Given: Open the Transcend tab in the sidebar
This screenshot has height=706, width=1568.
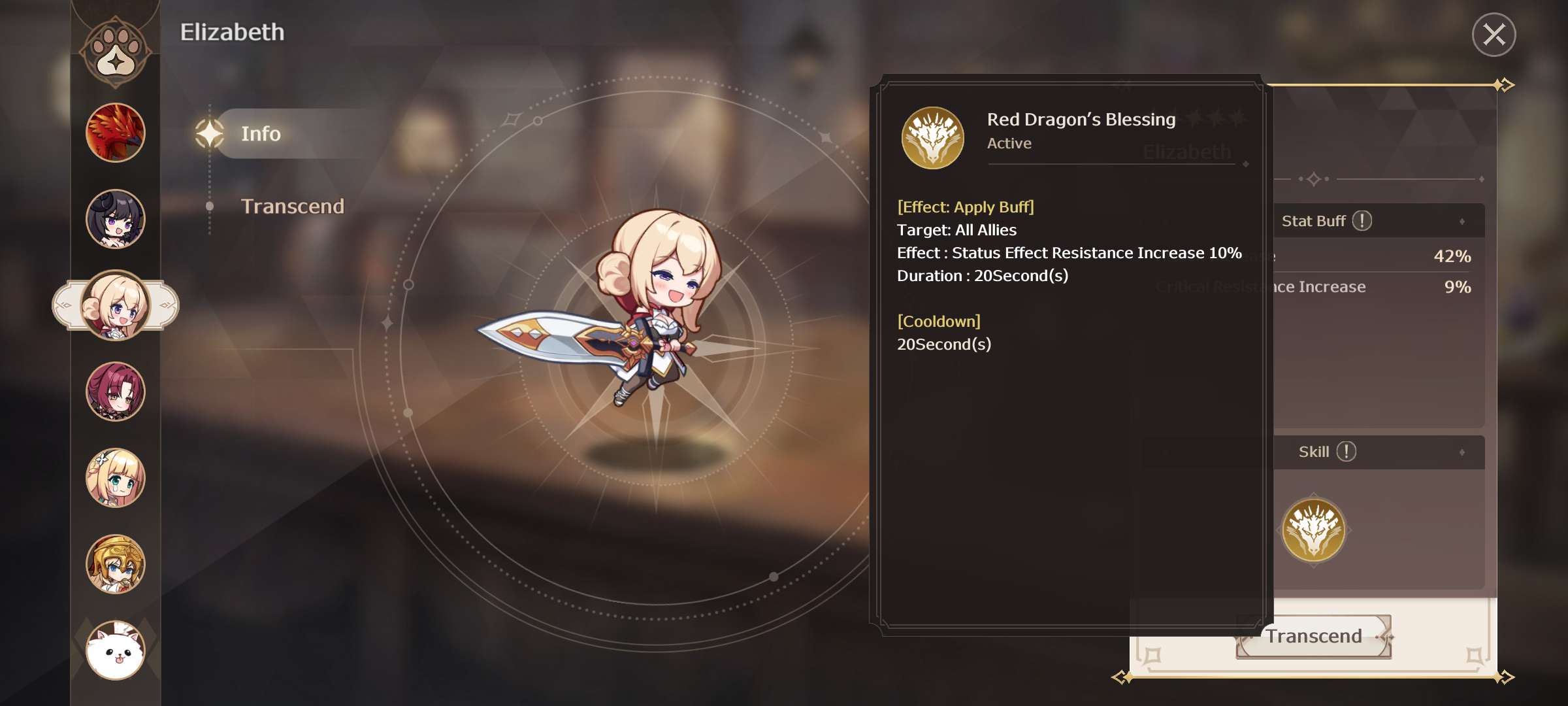Looking at the screenshot, I should click(x=292, y=207).
